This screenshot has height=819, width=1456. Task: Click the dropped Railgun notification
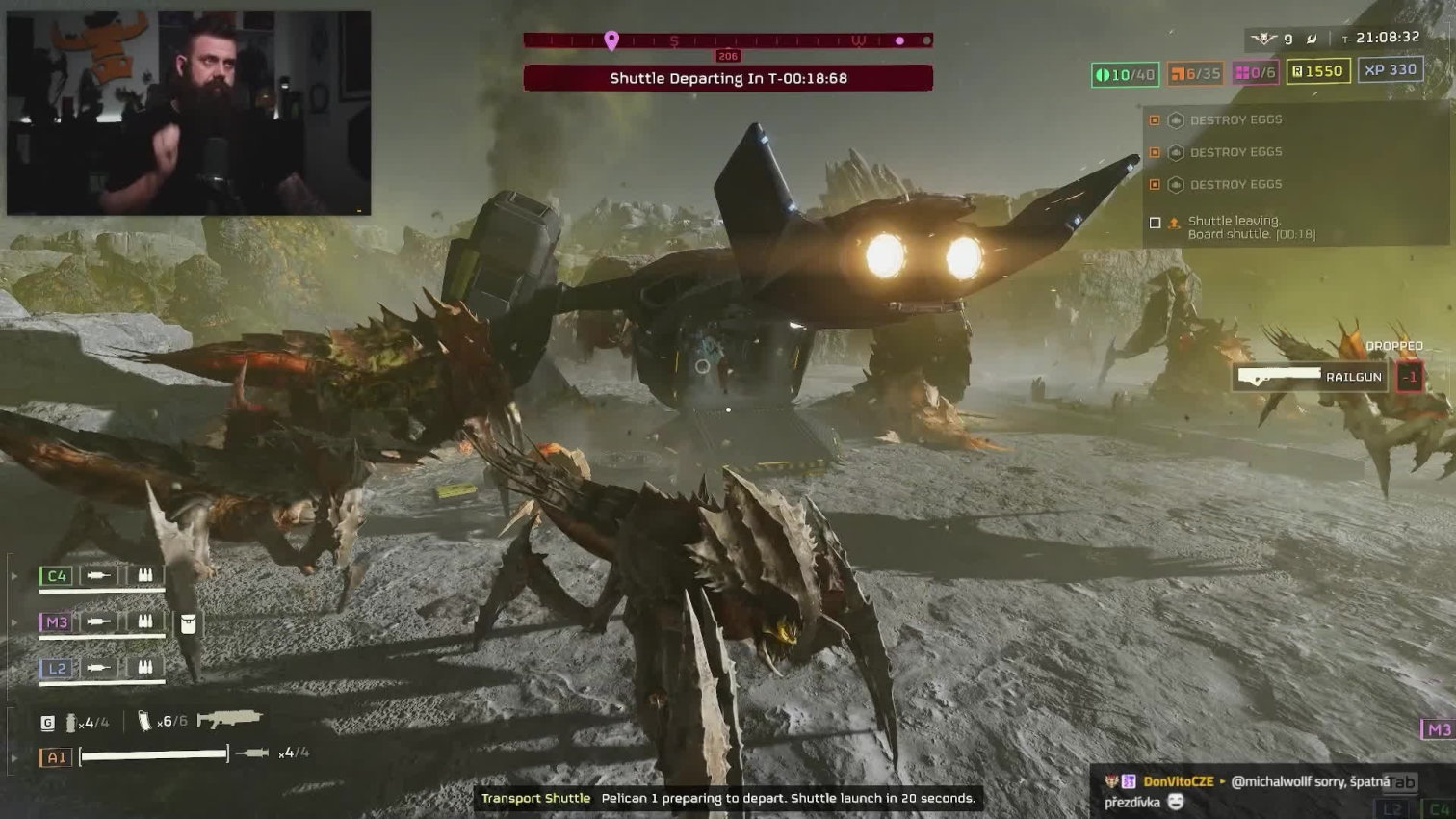point(1311,377)
